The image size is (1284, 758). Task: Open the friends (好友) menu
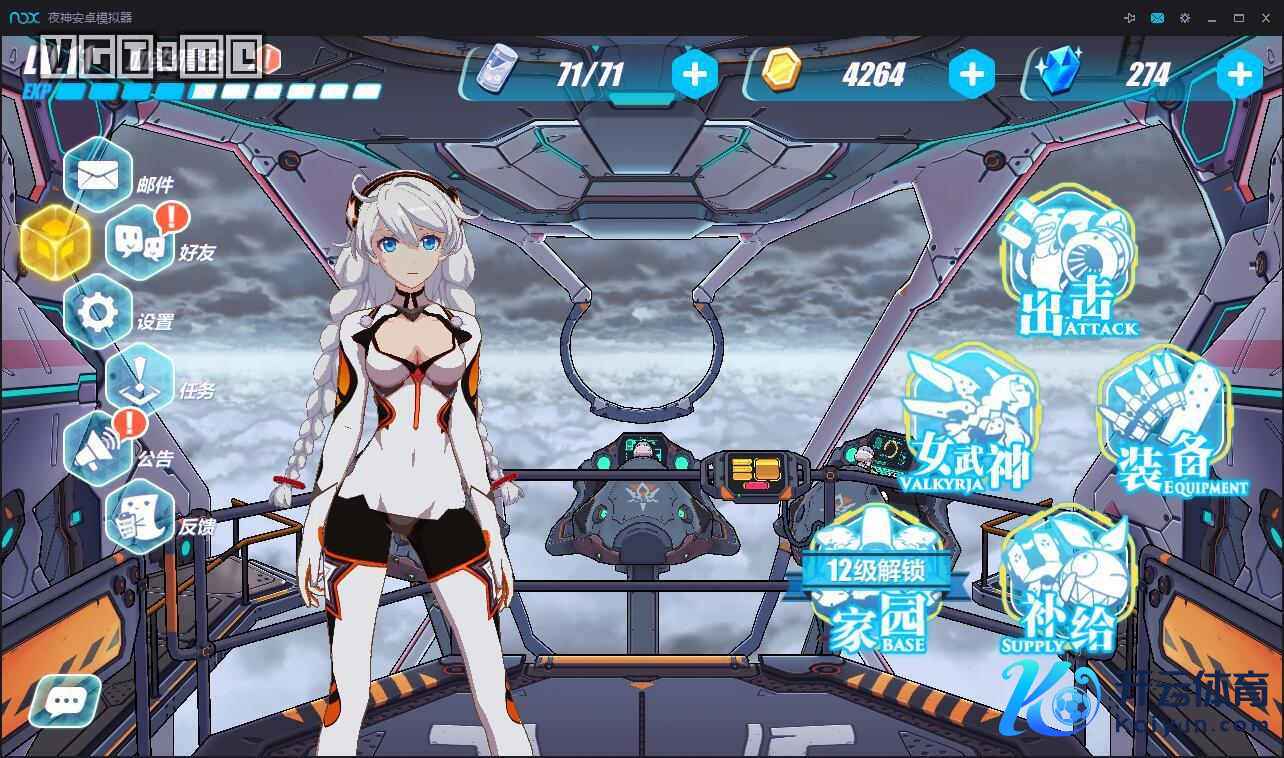[141, 244]
